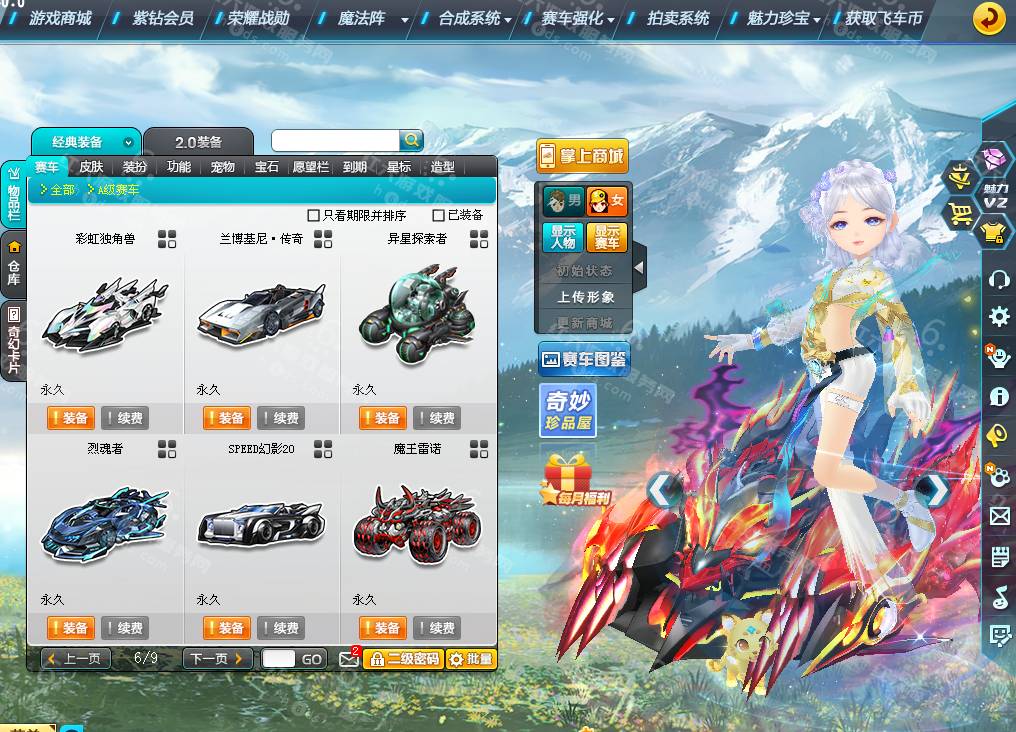Image resolution: width=1016 pixels, height=732 pixels.
Task: Select the 皮肤 category tab
Action: tap(91, 167)
